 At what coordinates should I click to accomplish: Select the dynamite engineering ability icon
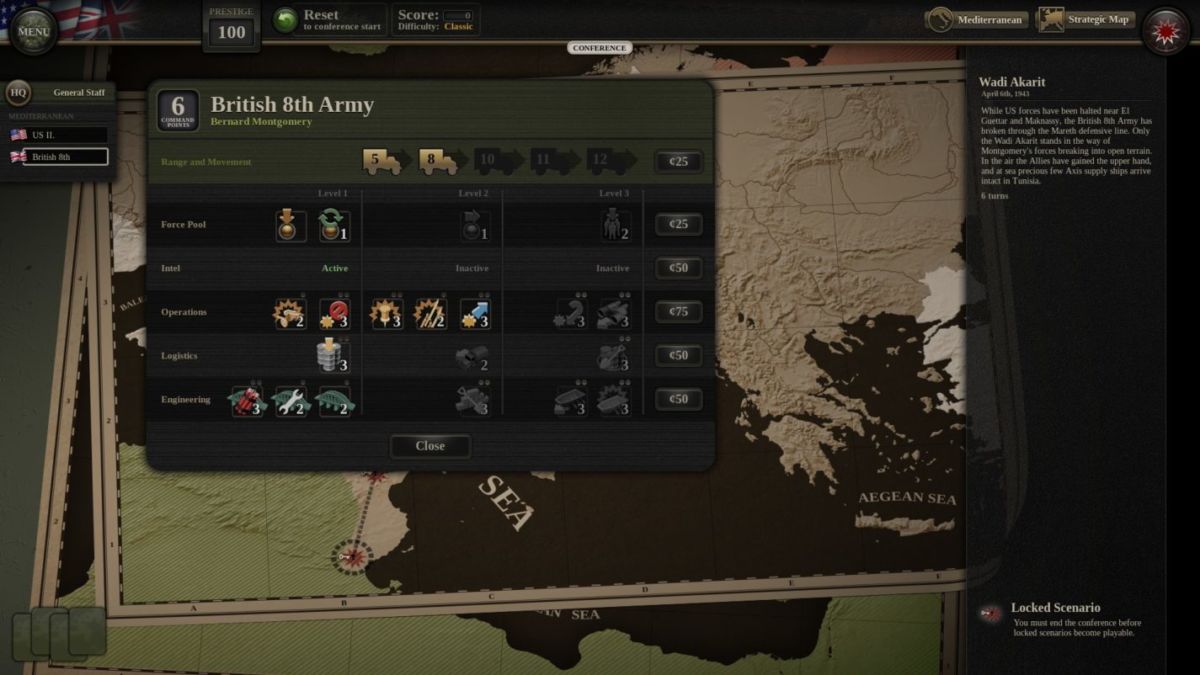click(247, 401)
